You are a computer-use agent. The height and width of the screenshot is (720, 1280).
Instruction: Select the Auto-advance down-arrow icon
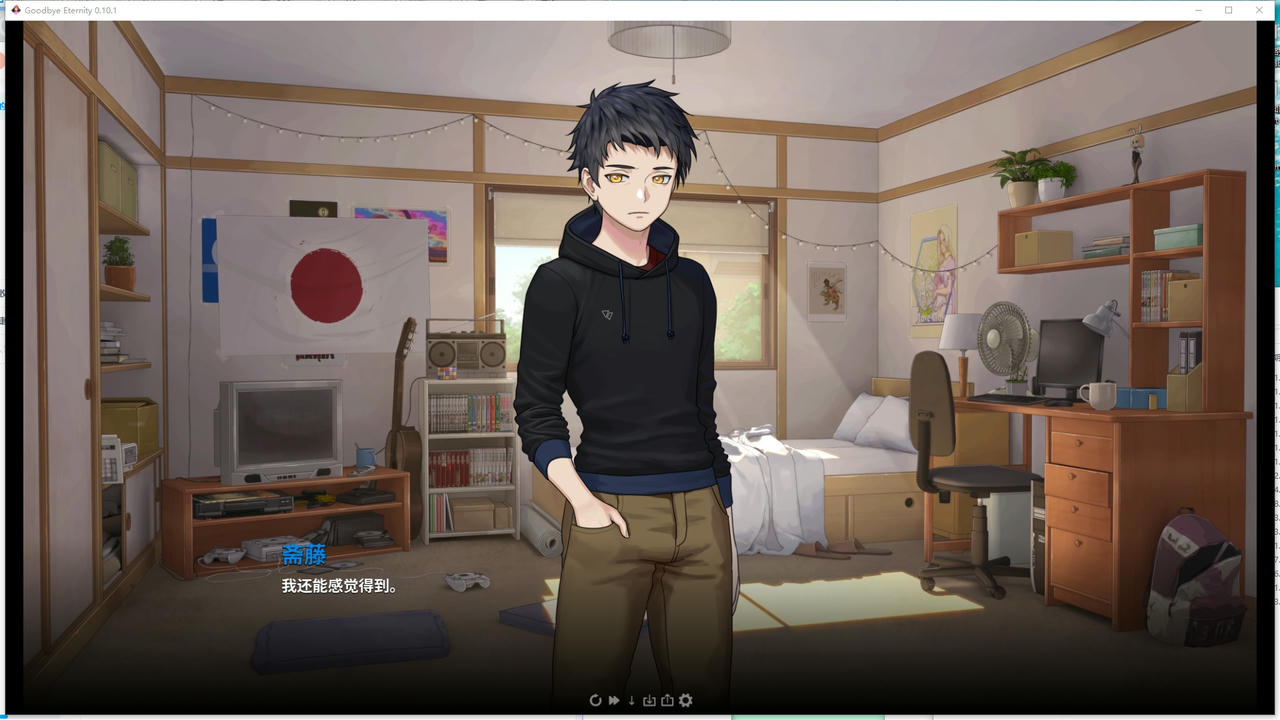[631, 700]
